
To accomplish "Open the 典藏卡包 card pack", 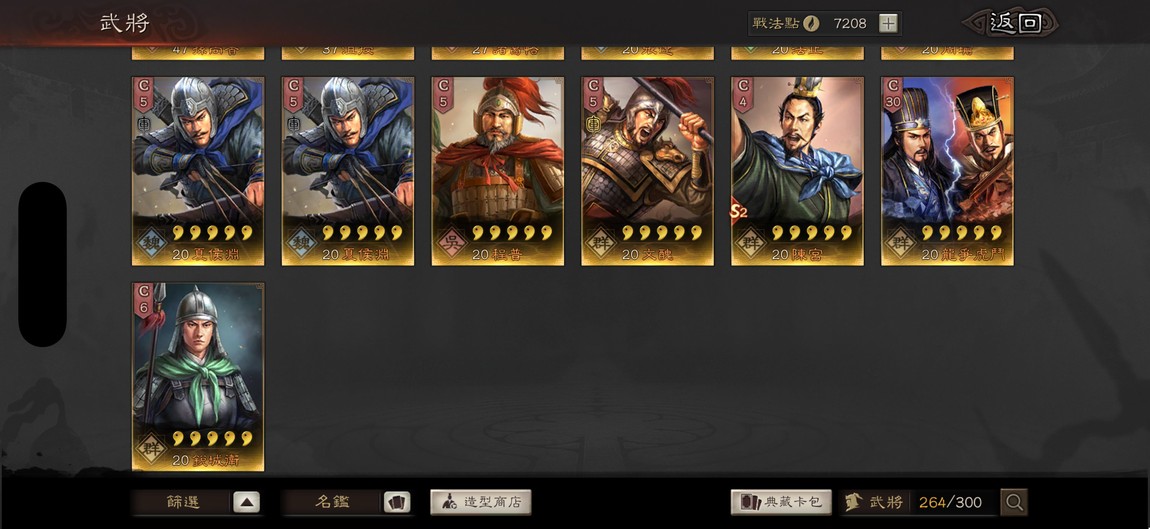I will 782,502.
